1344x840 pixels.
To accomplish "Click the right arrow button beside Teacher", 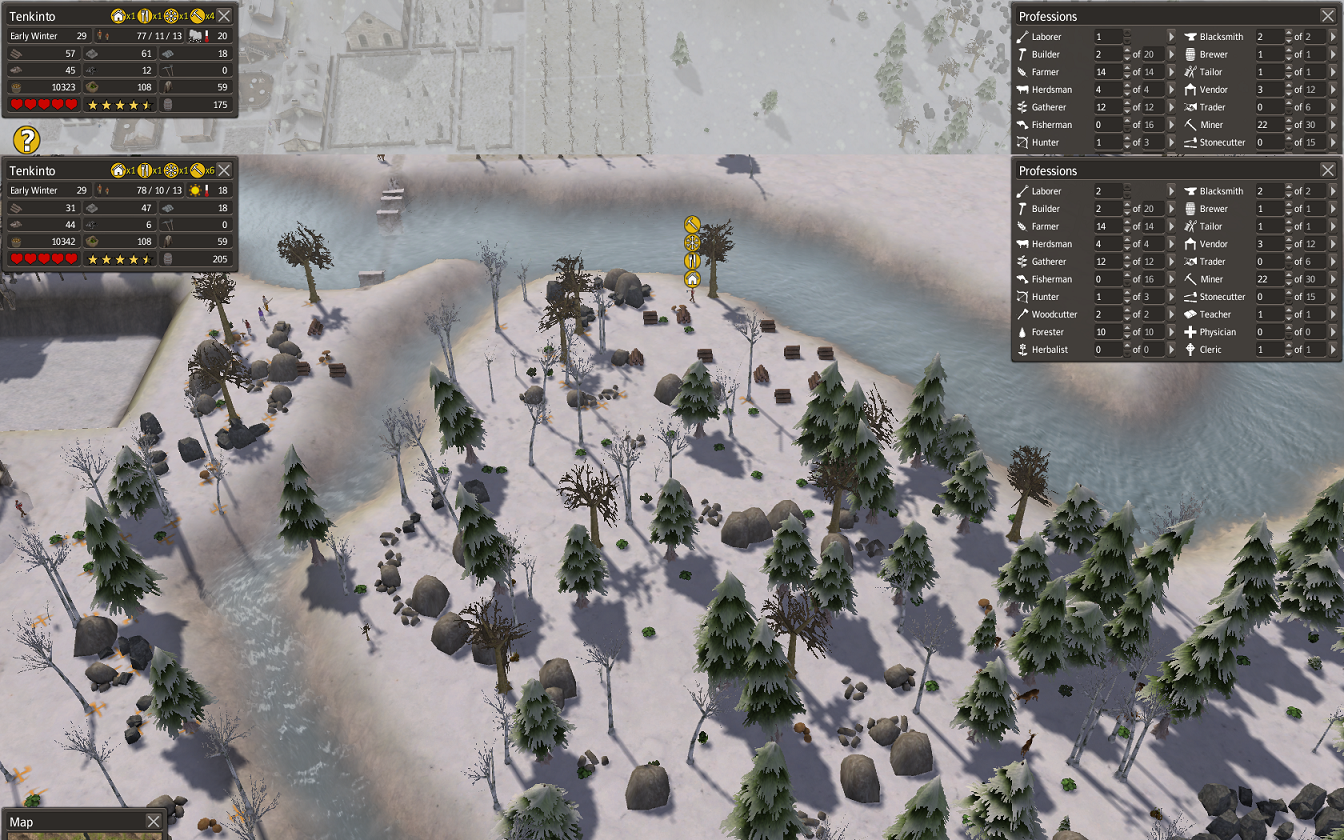I will (1333, 315).
